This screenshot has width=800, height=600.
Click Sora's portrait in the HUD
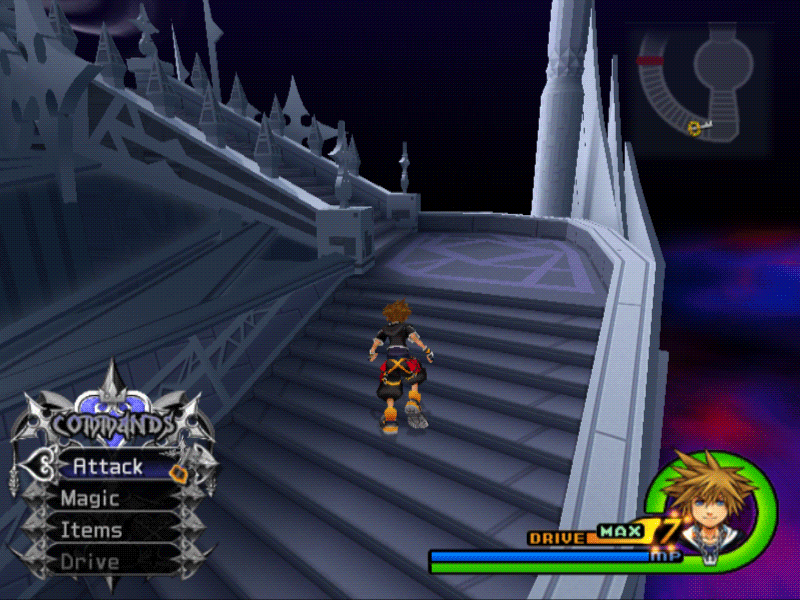[700, 498]
